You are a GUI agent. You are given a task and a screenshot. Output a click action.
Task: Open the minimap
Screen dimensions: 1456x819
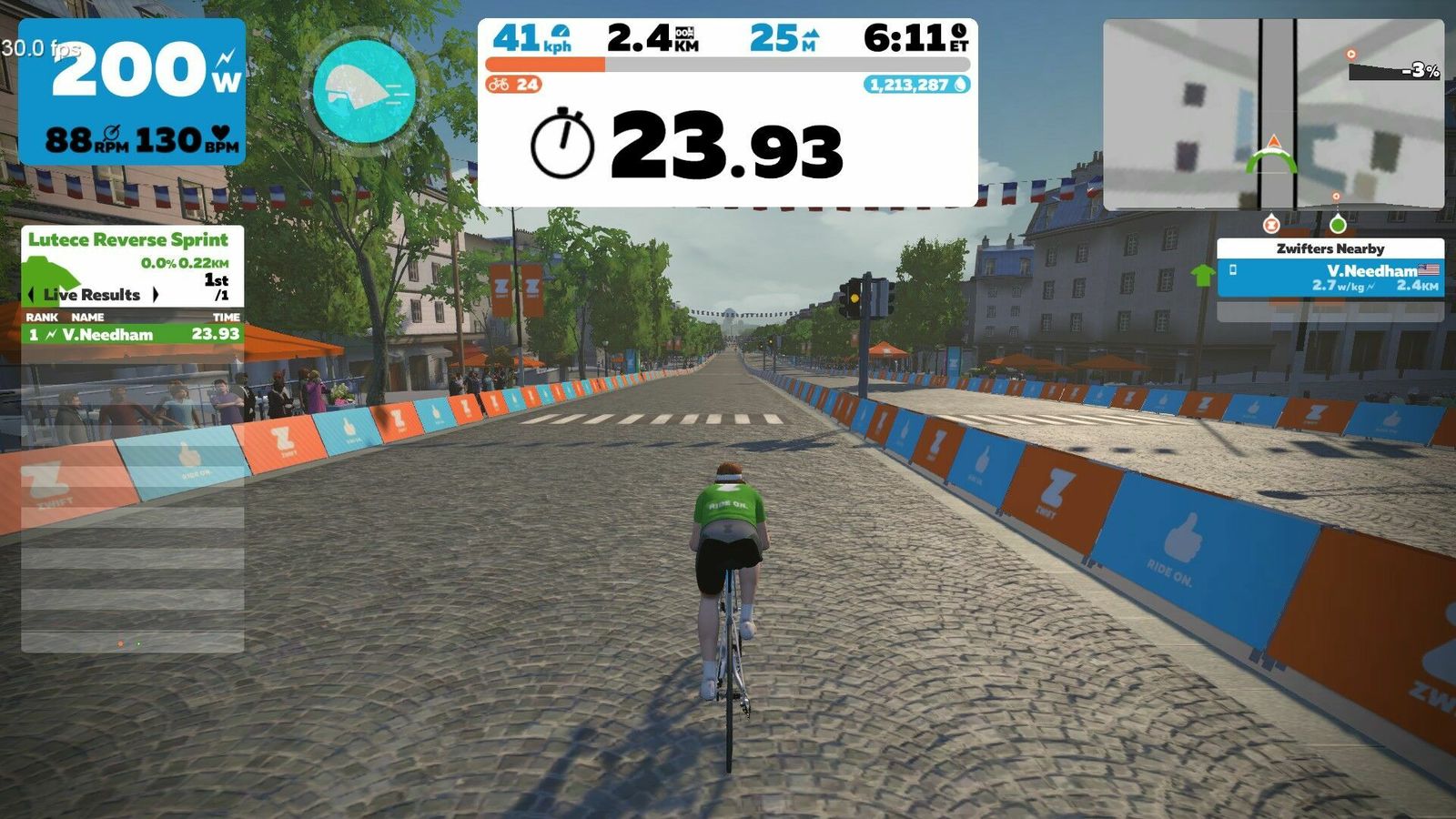tap(1272, 114)
